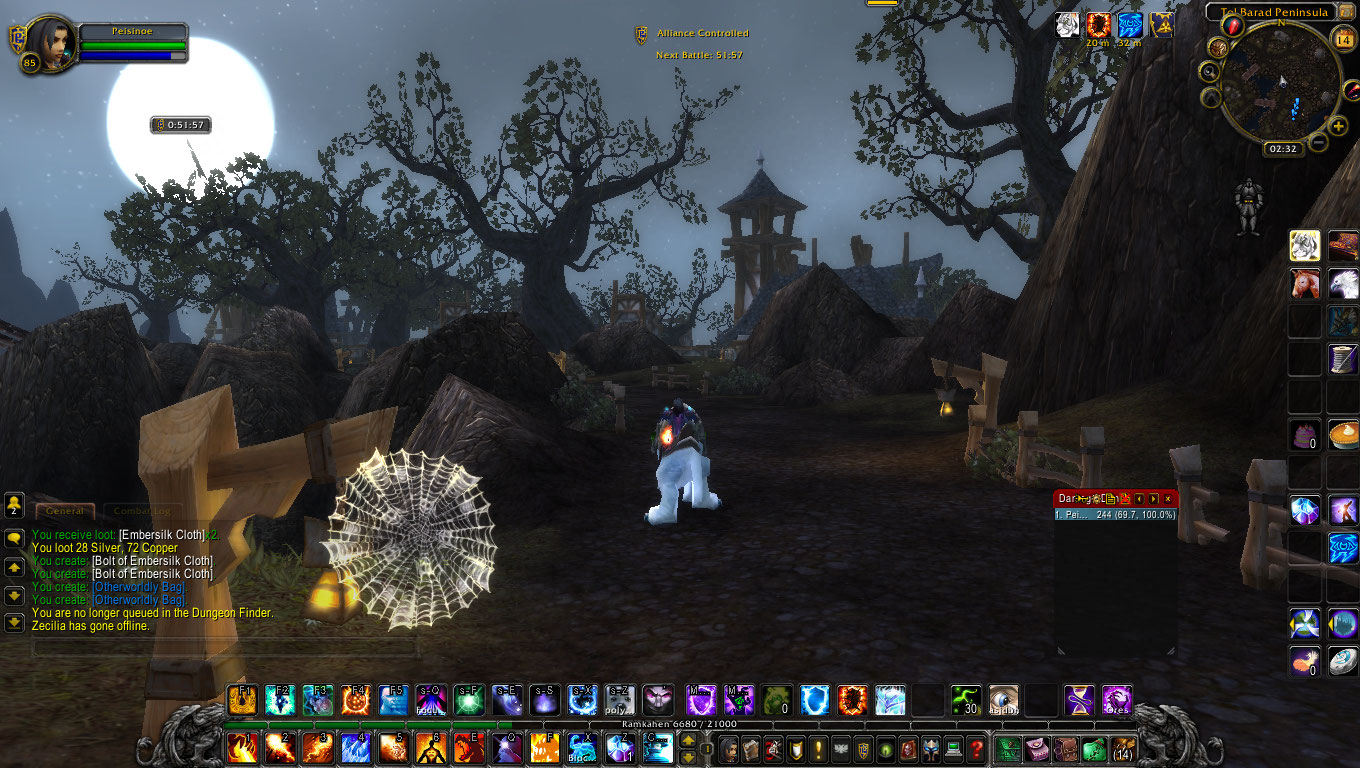Close the damage meter window
This screenshot has width=1360, height=768.
click(1167, 499)
